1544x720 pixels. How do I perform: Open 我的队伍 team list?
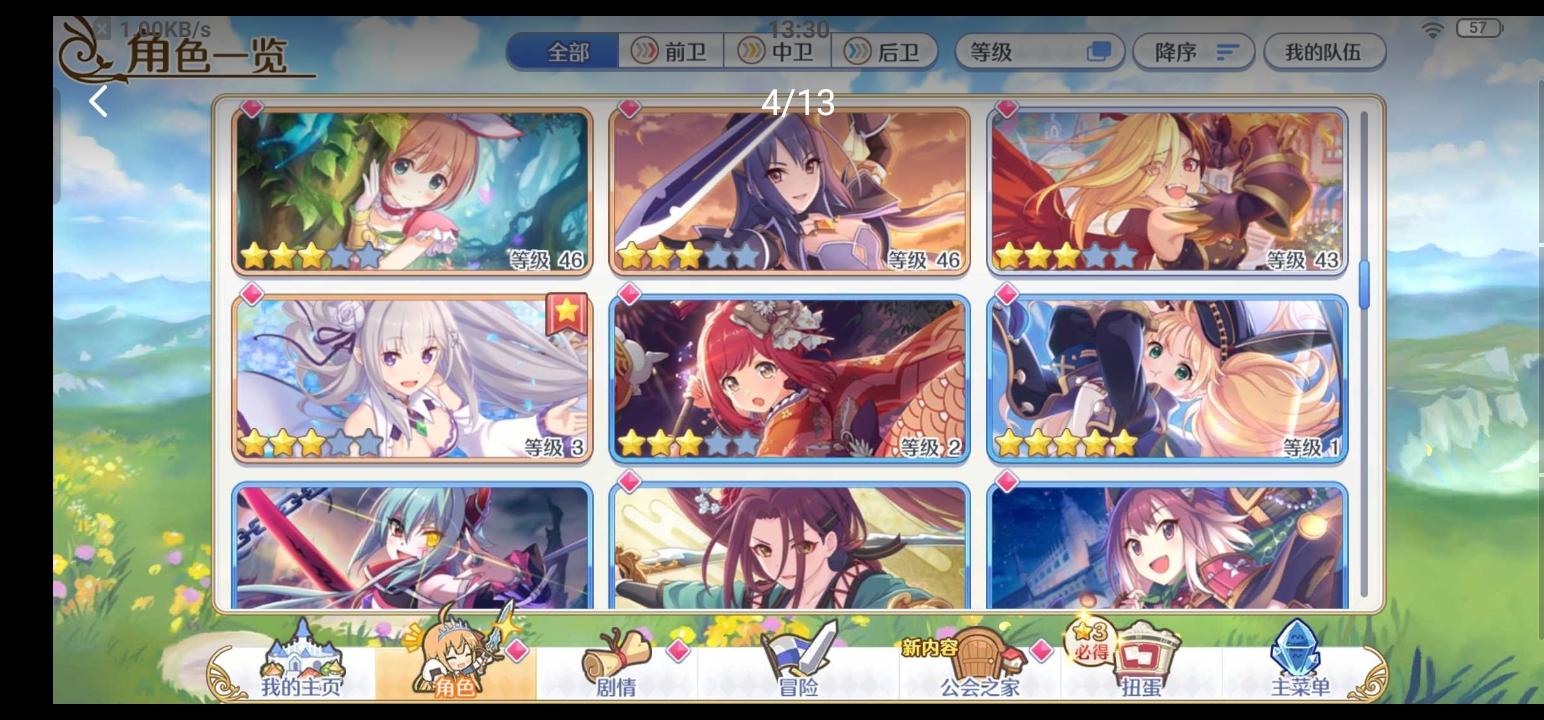click(x=1327, y=52)
